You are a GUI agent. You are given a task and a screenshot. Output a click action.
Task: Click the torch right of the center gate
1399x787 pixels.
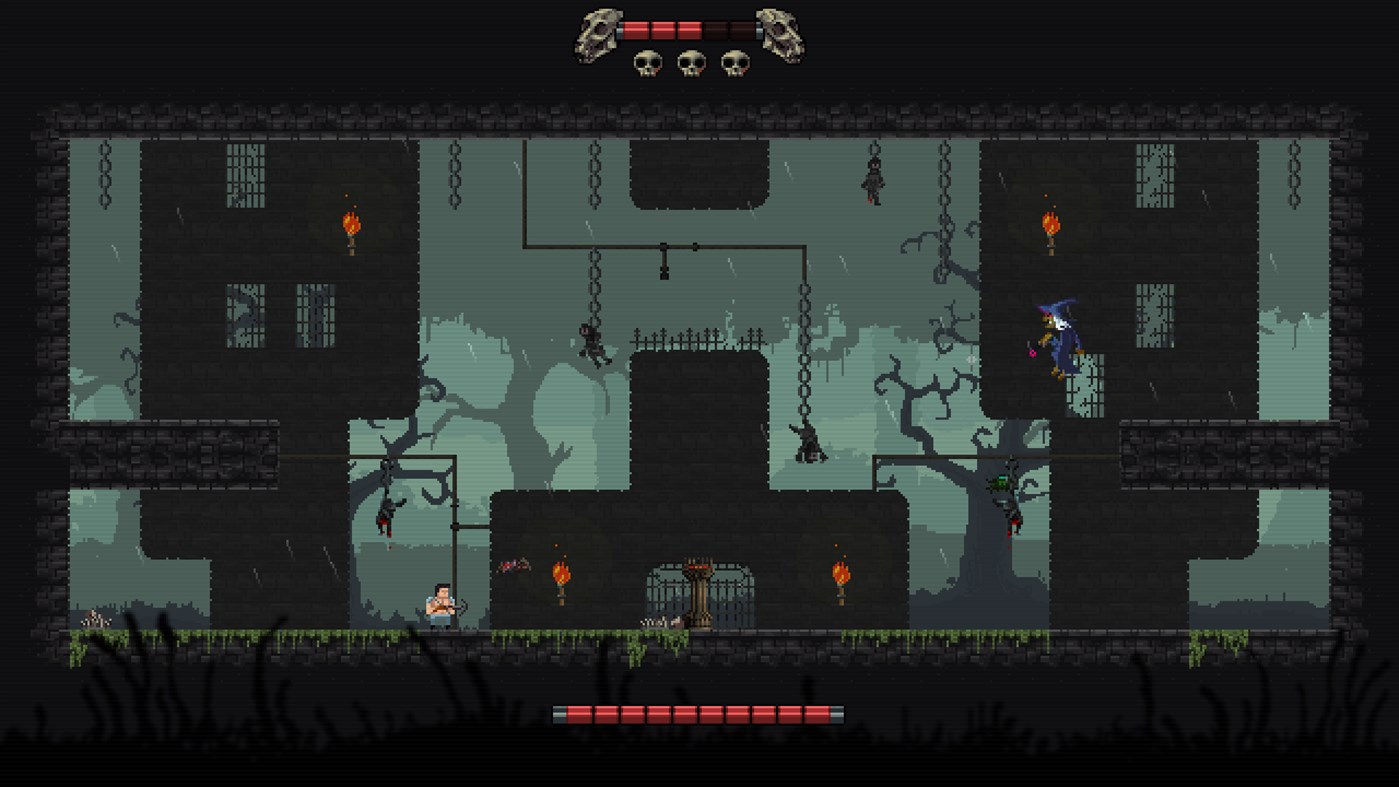(840, 572)
